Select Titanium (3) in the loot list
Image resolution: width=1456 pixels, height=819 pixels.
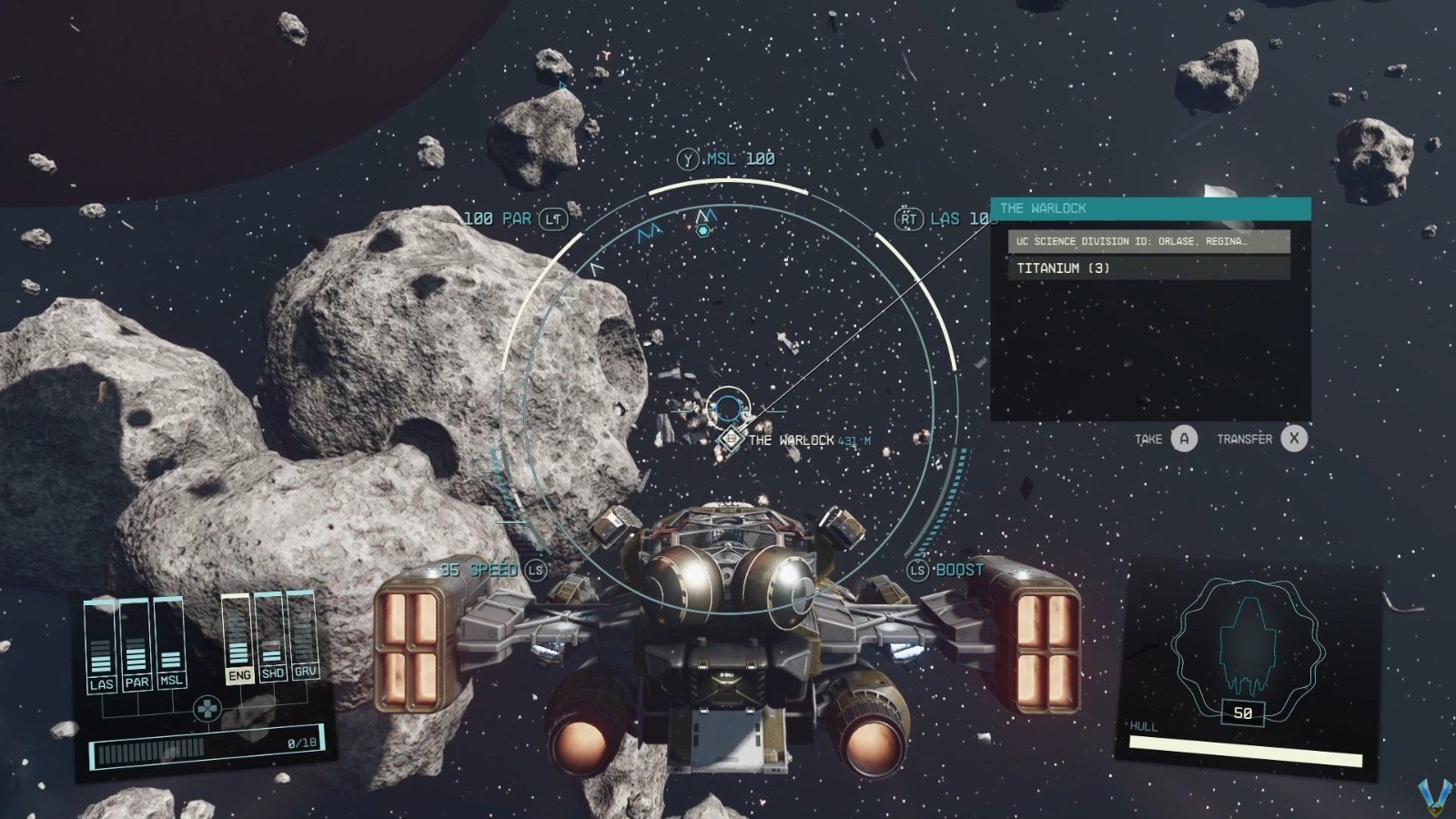[1148, 268]
